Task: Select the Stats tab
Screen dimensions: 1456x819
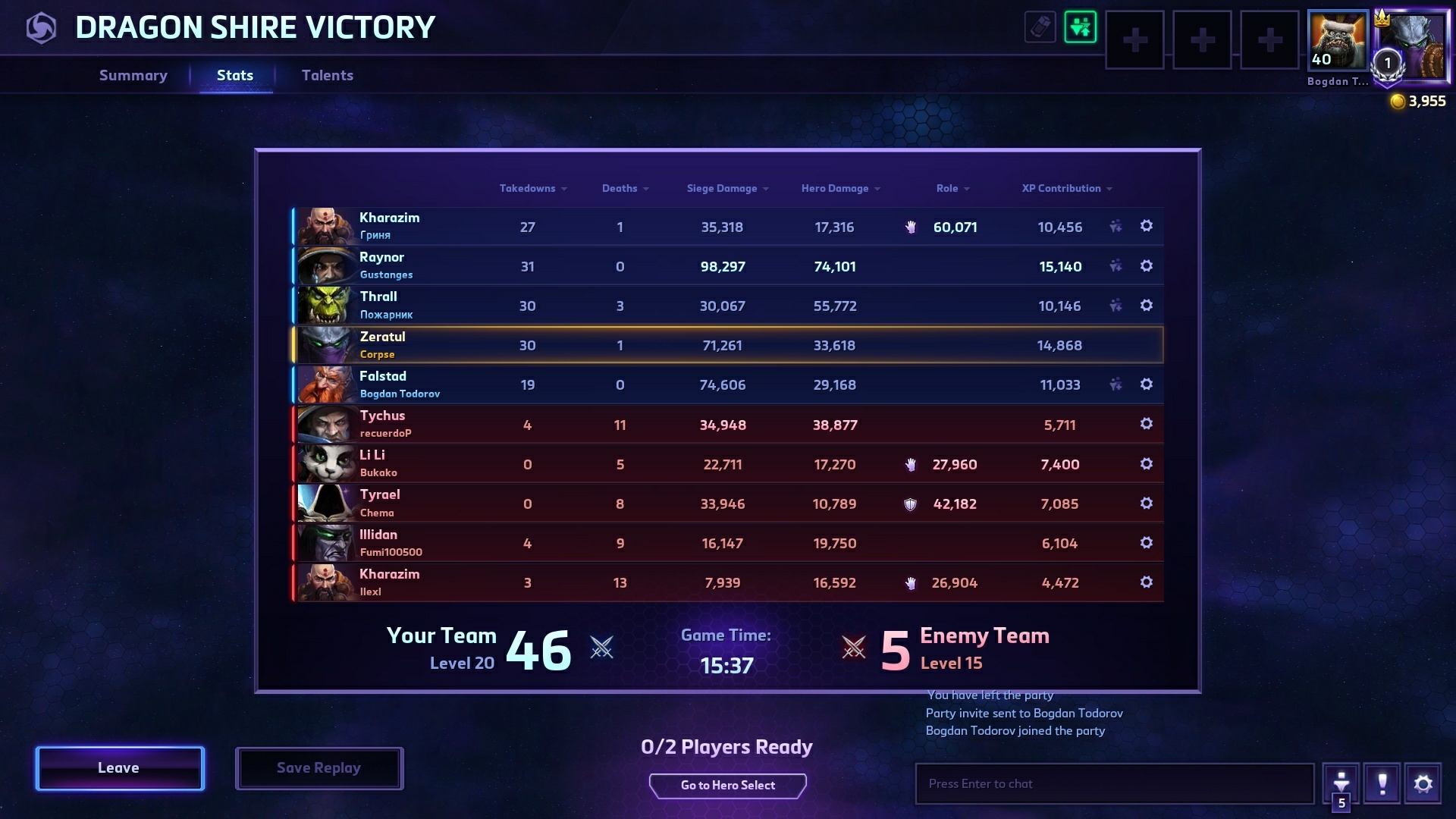Action: (x=235, y=75)
